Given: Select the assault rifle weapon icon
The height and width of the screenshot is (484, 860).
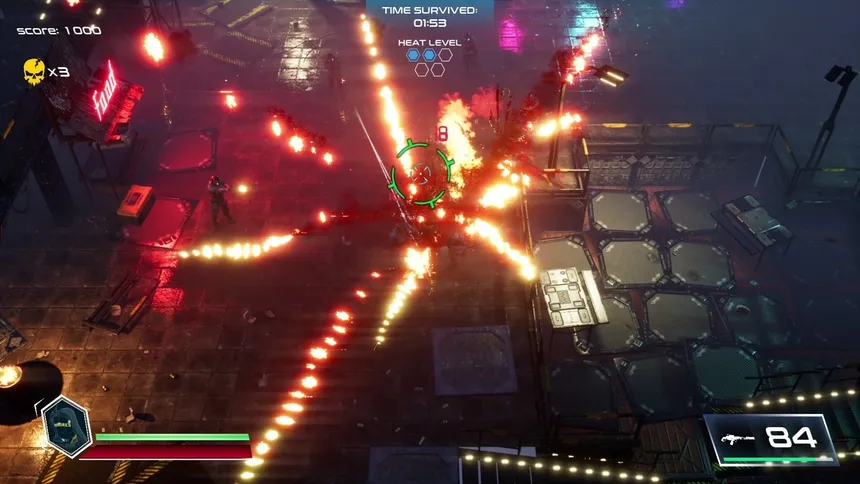Looking at the screenshot, I should 738,437.
